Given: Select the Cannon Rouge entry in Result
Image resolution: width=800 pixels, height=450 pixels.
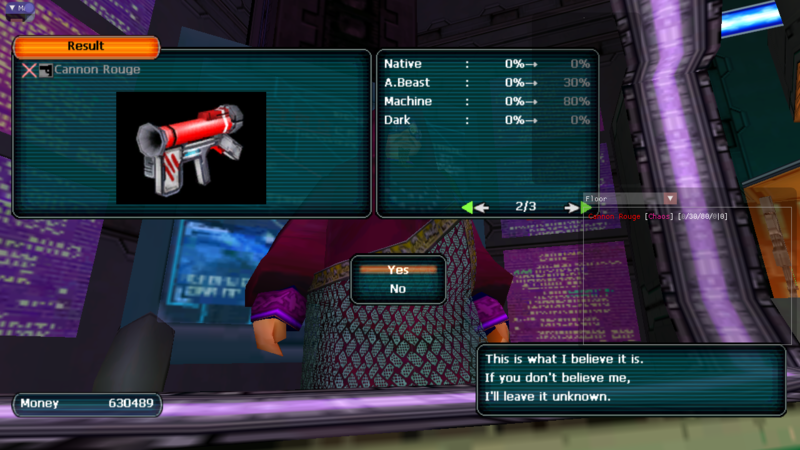Looking at the screenshot, I should (97, 70).
